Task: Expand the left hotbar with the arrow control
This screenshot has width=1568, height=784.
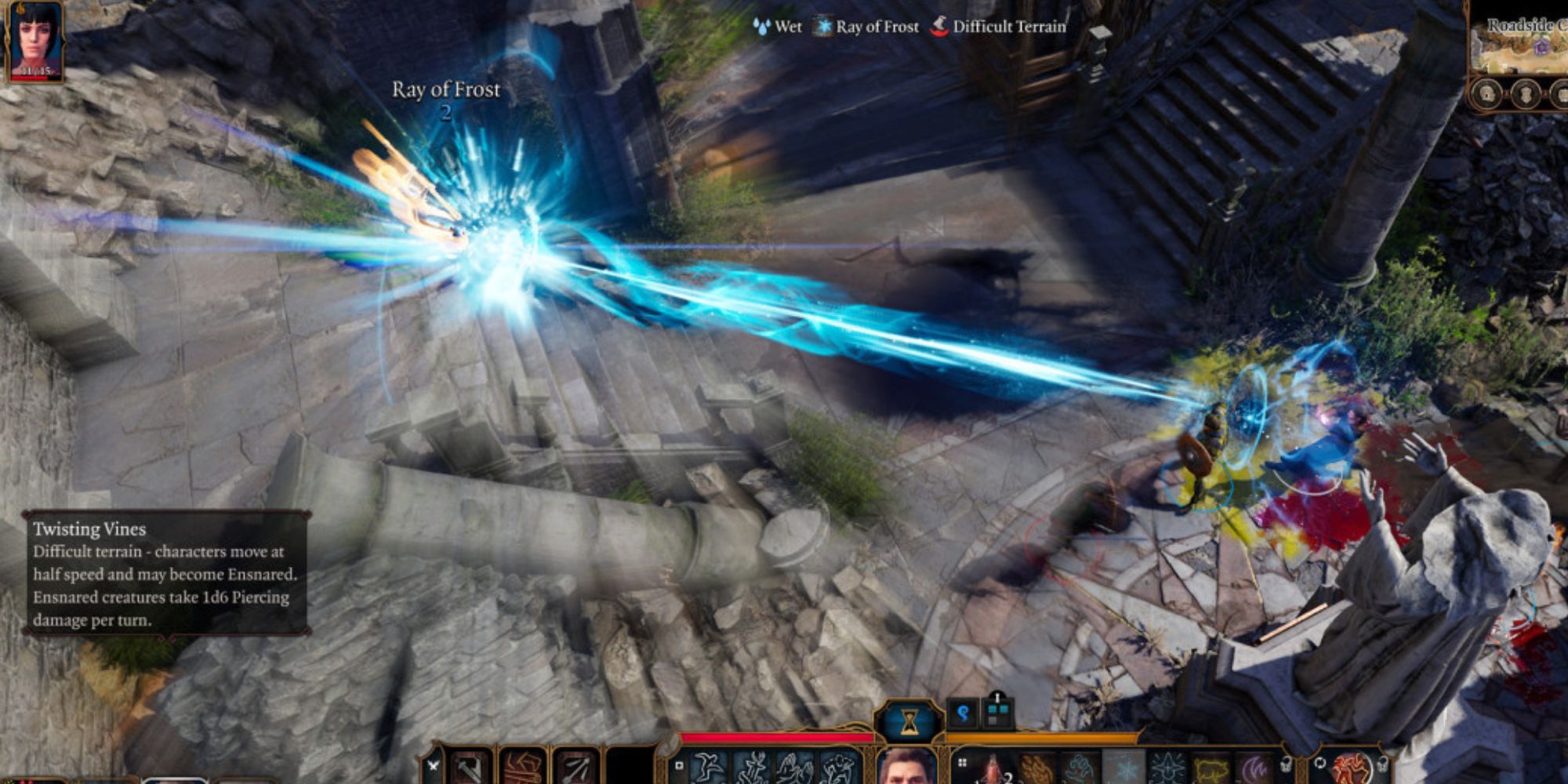Action: click(433, 764)
